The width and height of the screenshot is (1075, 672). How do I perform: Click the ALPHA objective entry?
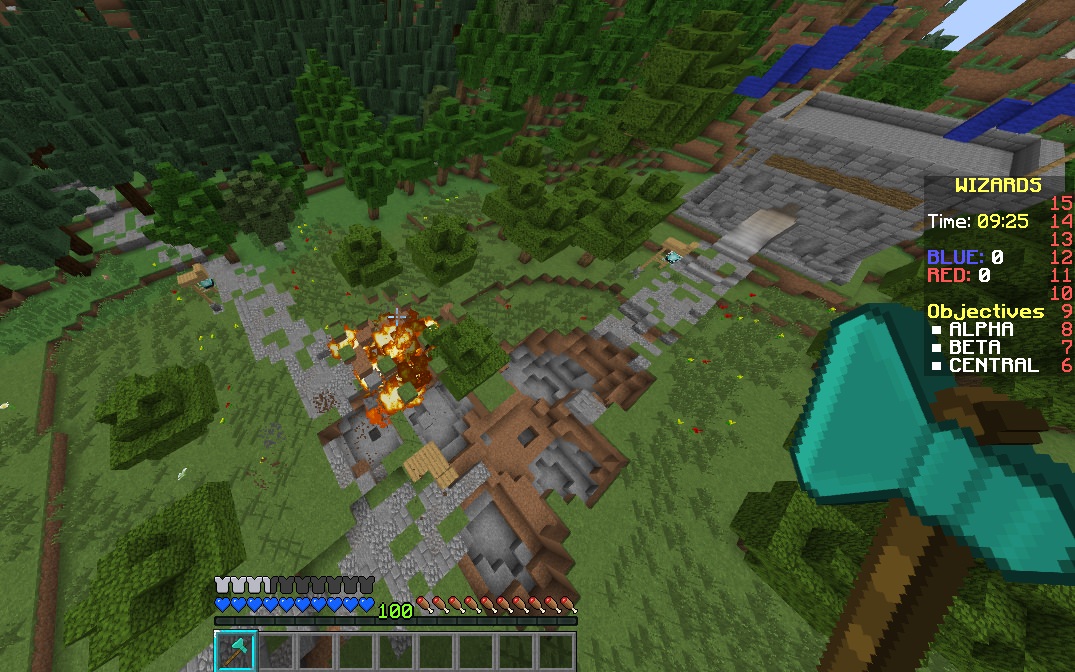pyautogui.click(x=980, y=329)
